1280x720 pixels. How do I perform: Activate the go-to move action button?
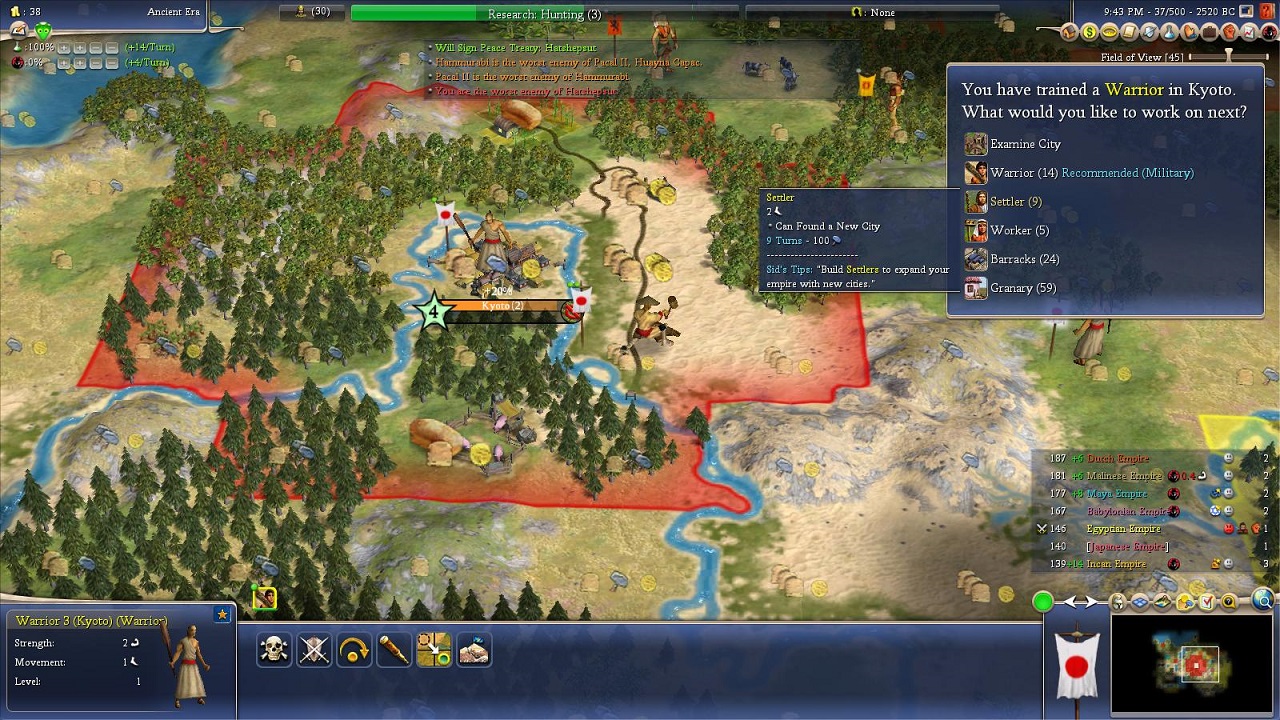[434, 650]
